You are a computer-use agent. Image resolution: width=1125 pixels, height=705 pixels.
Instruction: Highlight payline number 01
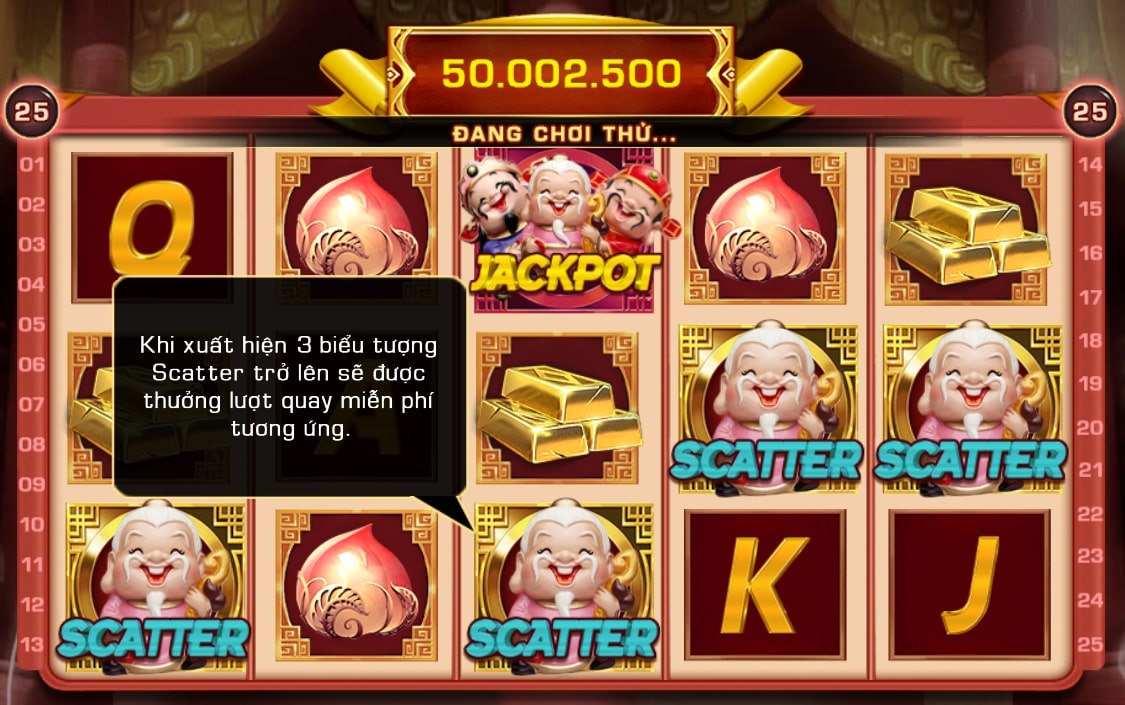pos(32,164)
